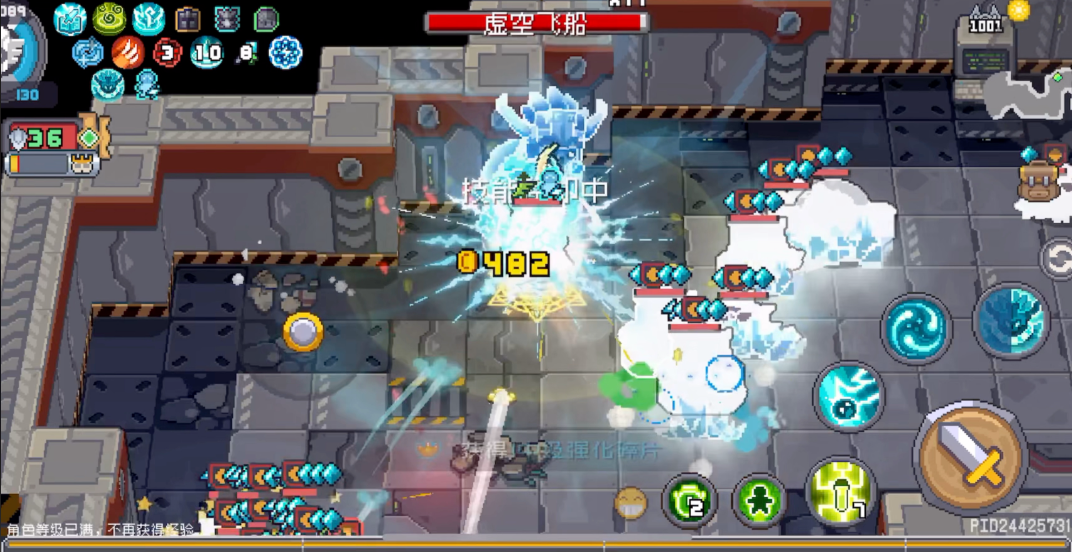Click the weapon swap arrows button
The width and height of the screenshot is (1072, 552).
point(1057,260)
